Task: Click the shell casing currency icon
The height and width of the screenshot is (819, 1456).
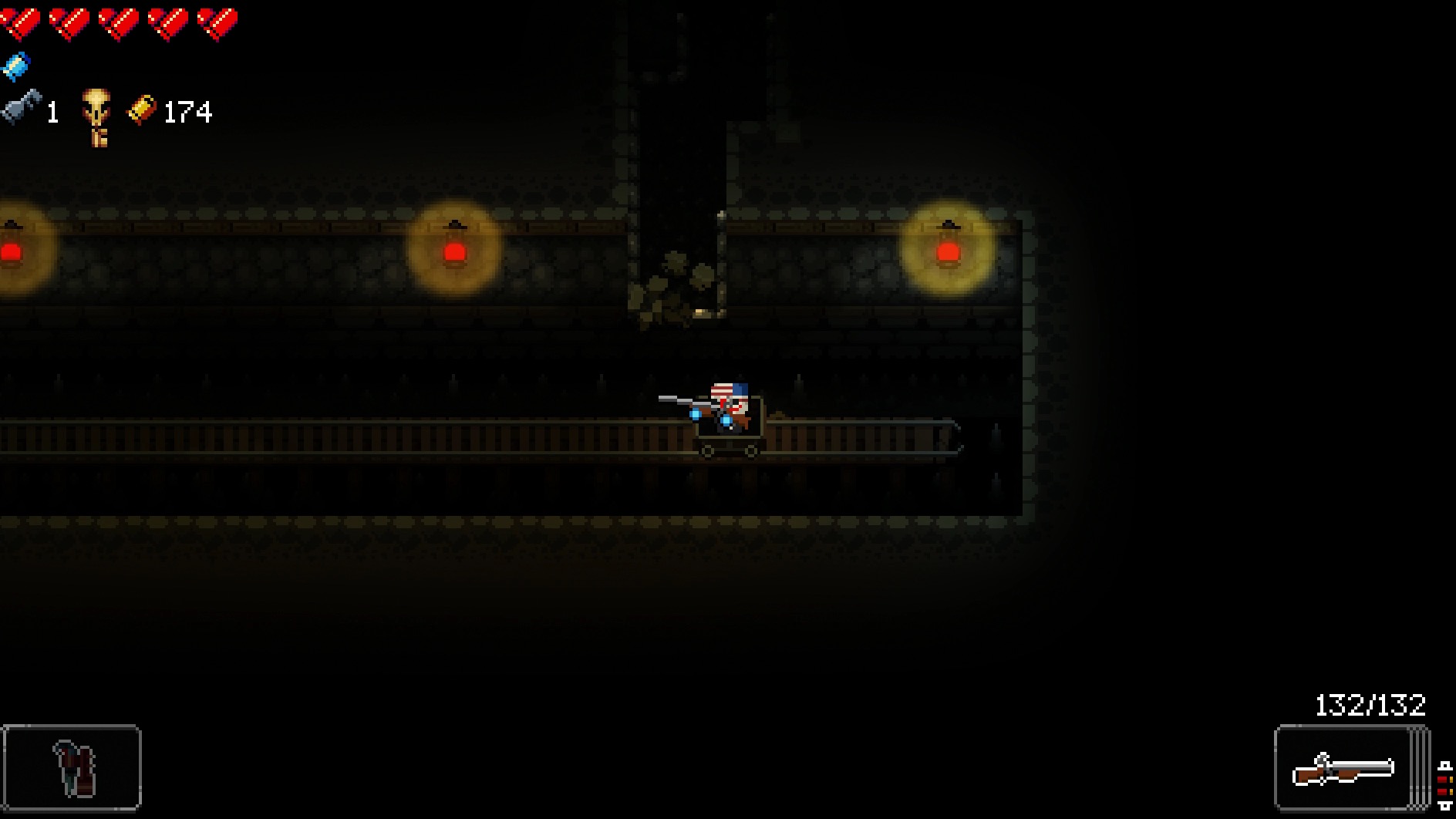Action: [x=141, y=110]
